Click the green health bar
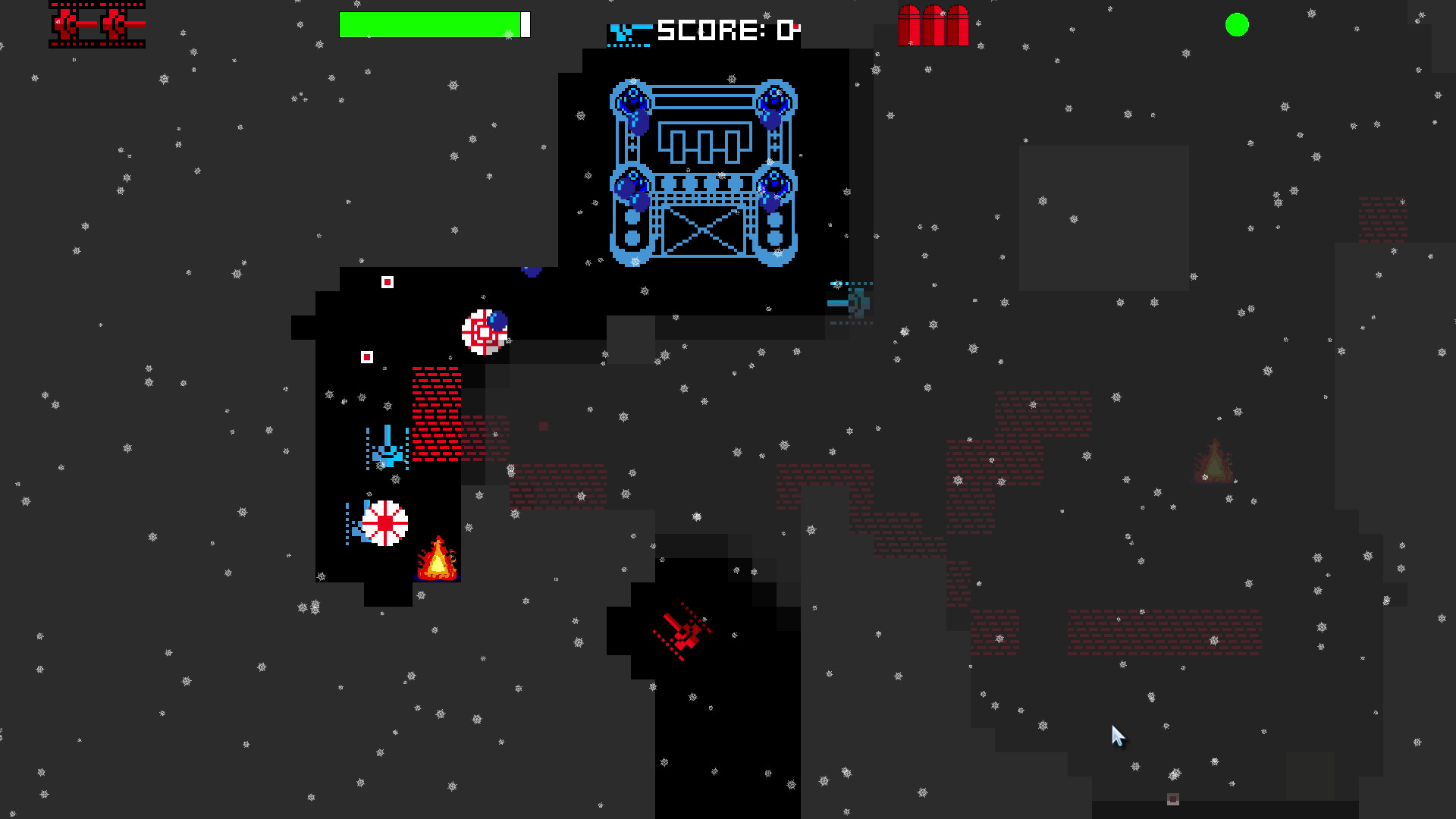This screenshot has width=1456, height=819. tap(428, 24)
